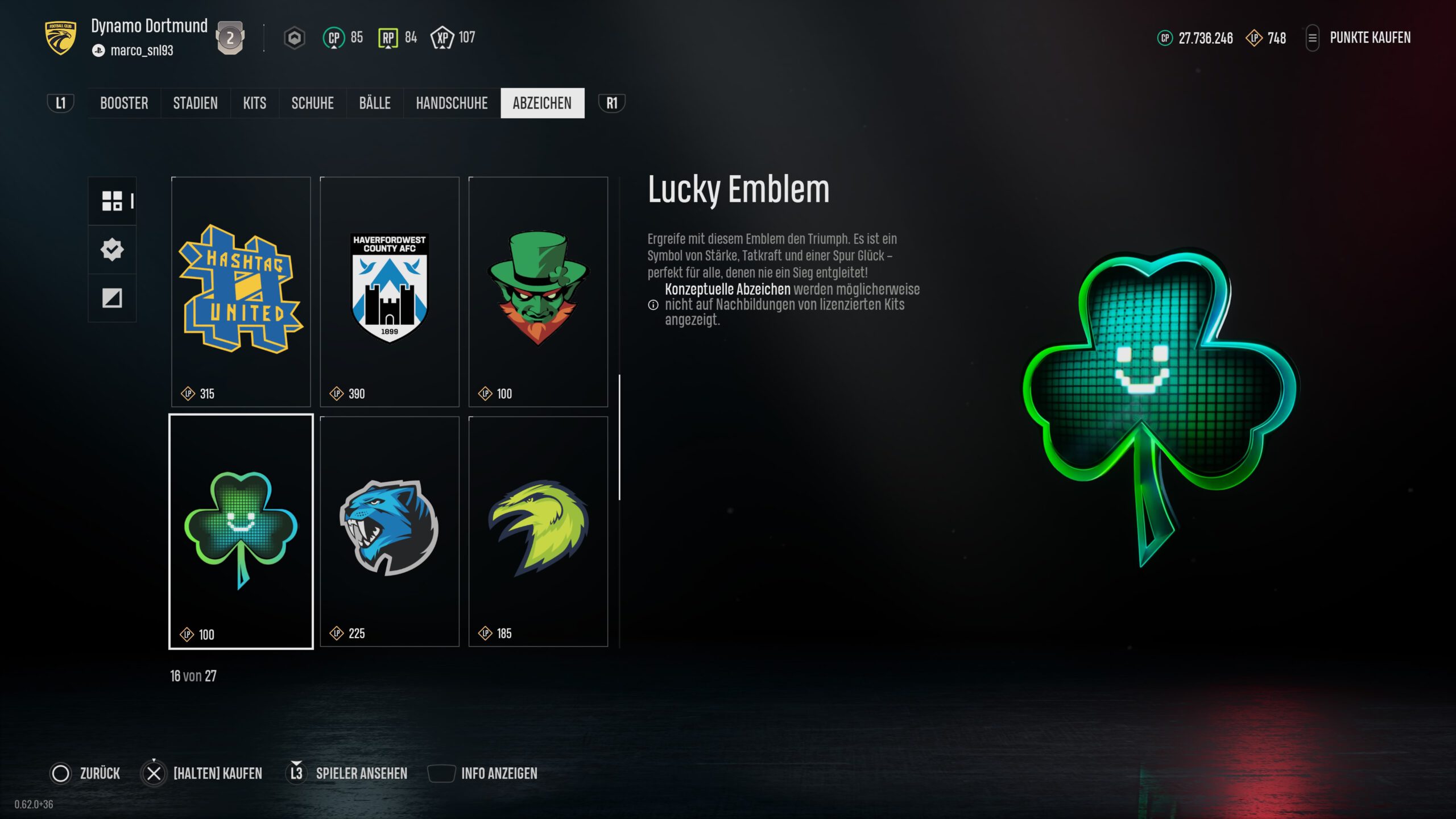This screenshot has width=1456, height=819.
Task: Select the Kits tab
Action: [254, 103]
